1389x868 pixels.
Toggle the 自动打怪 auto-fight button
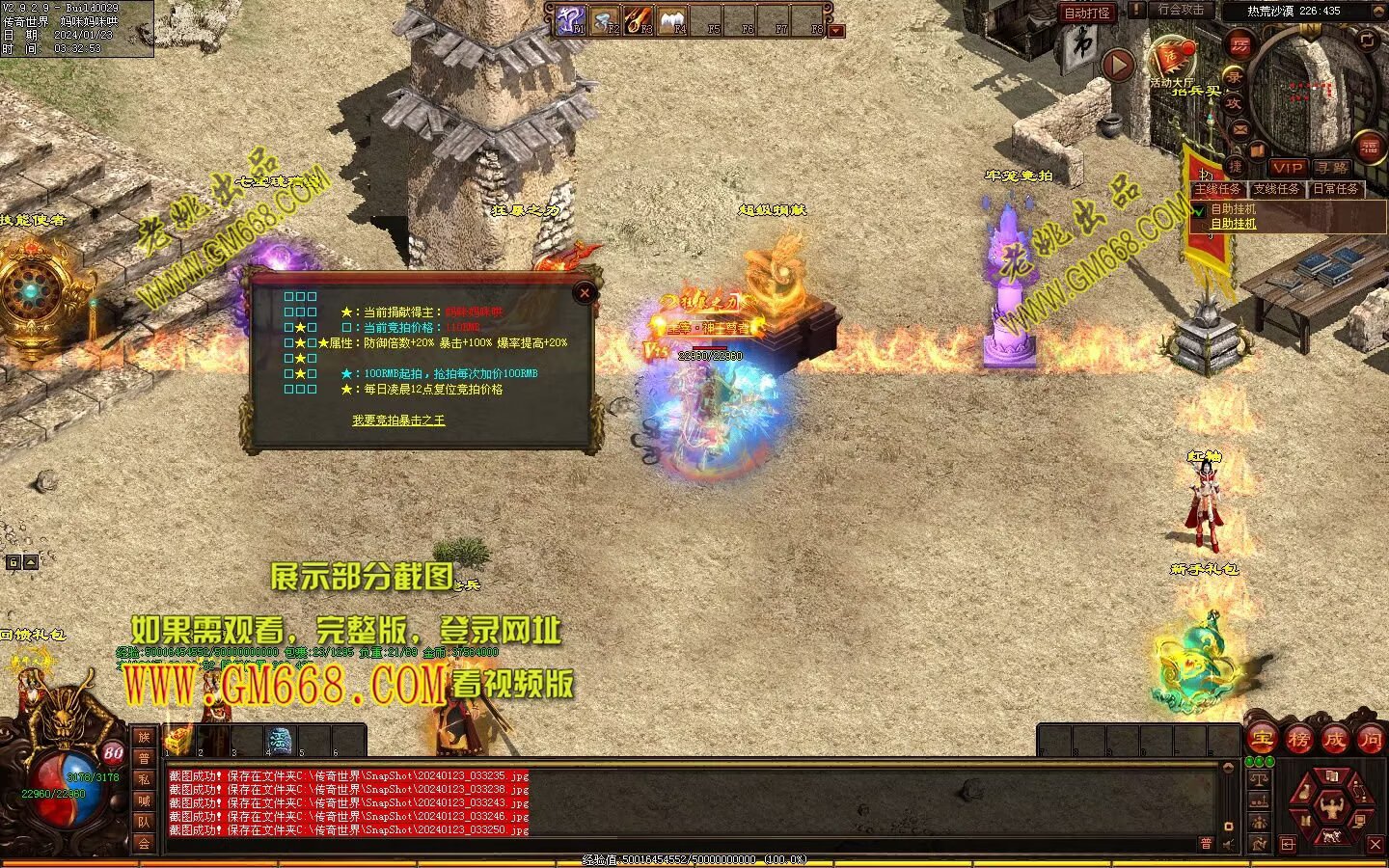tap(1086, 13)
